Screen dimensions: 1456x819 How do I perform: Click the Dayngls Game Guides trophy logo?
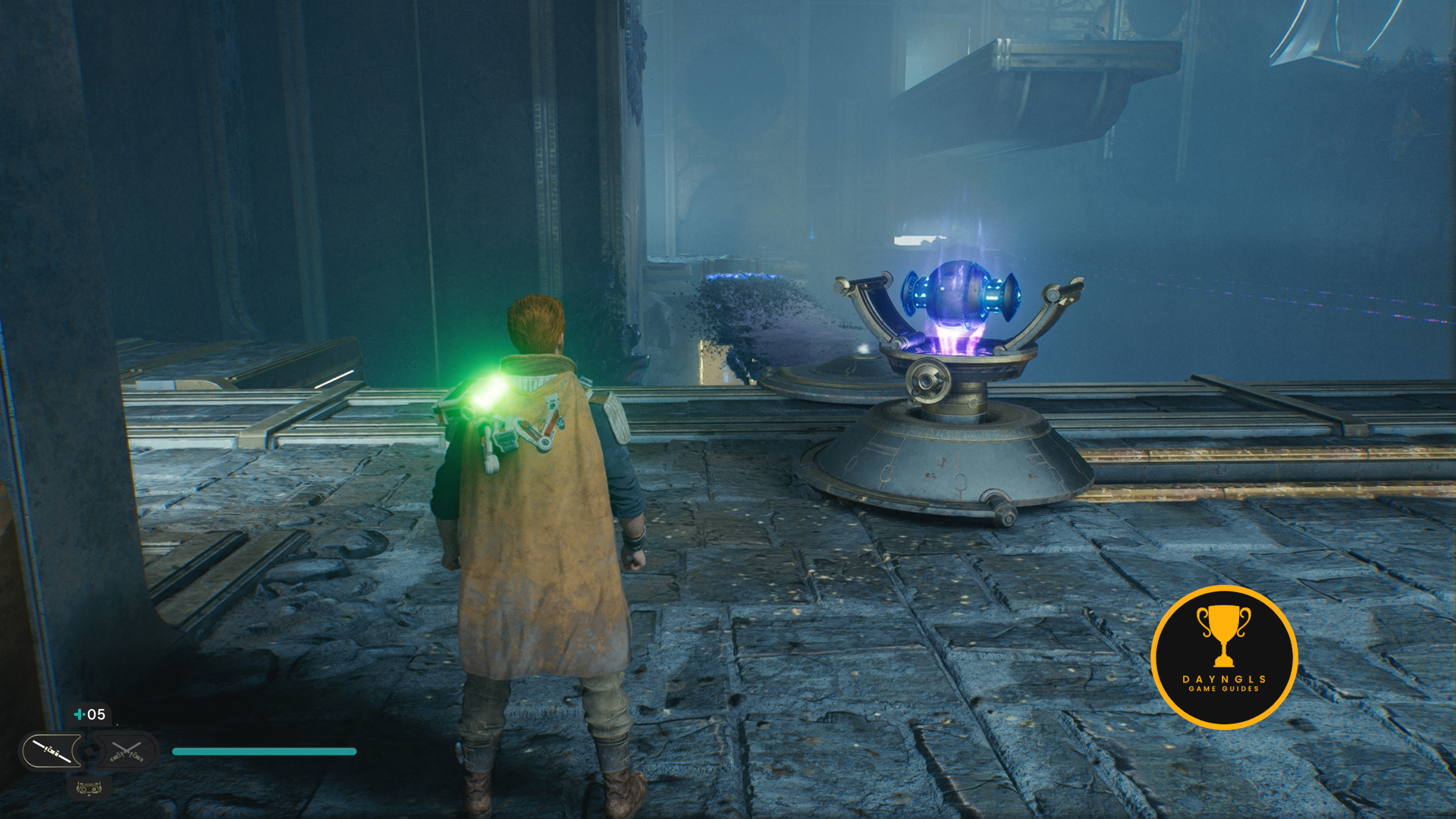(x=1223, y=657)
